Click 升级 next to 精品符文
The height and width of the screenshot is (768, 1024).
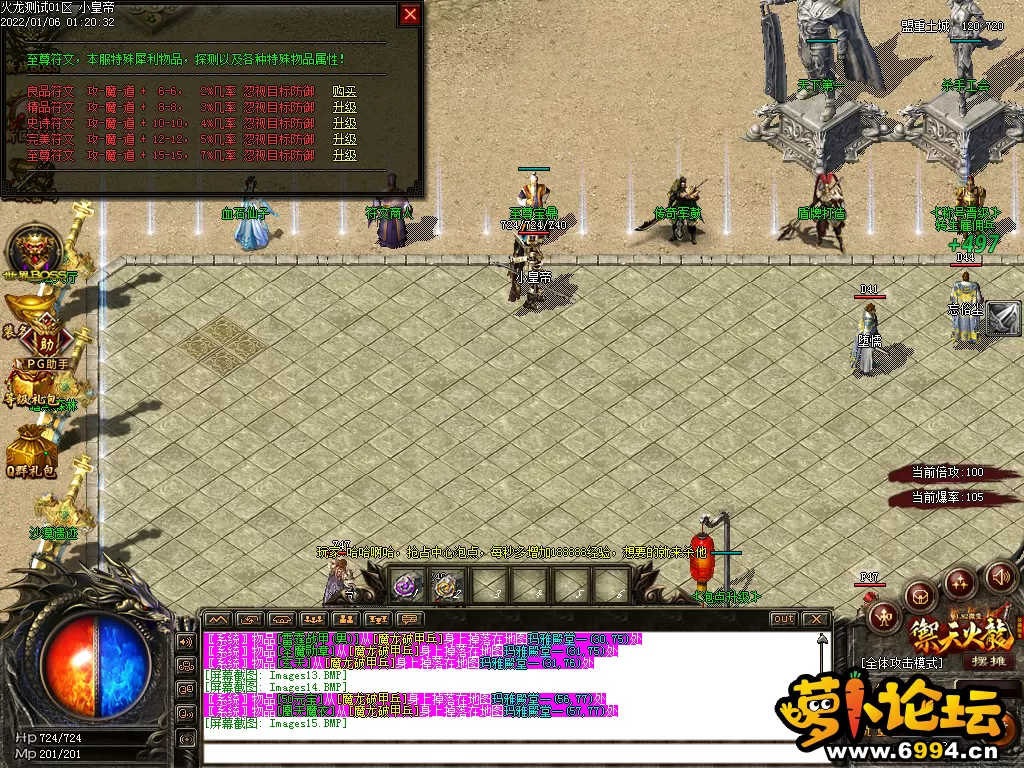(x=344, y=107)
